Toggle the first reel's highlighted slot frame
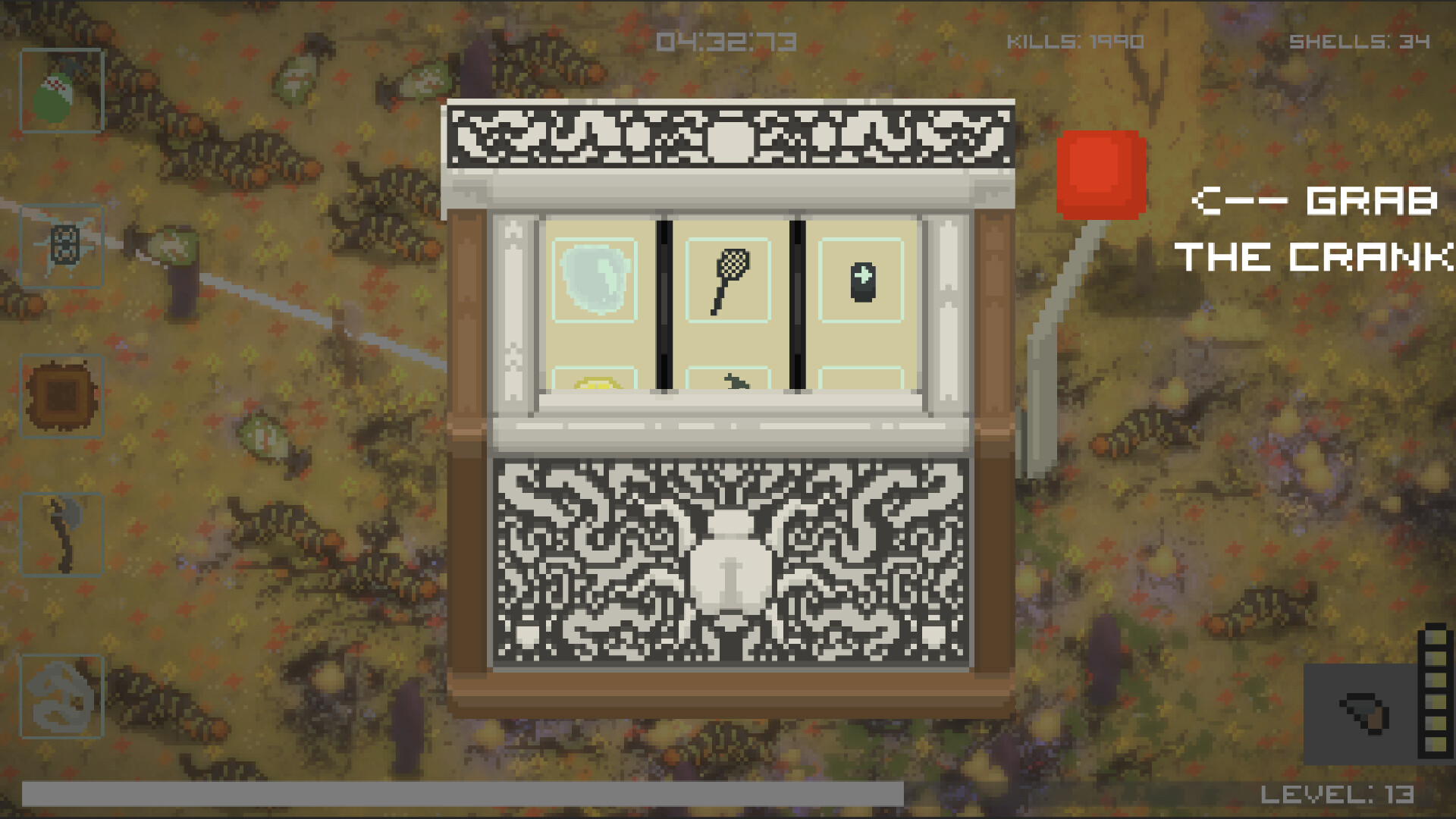 (595, 278)
